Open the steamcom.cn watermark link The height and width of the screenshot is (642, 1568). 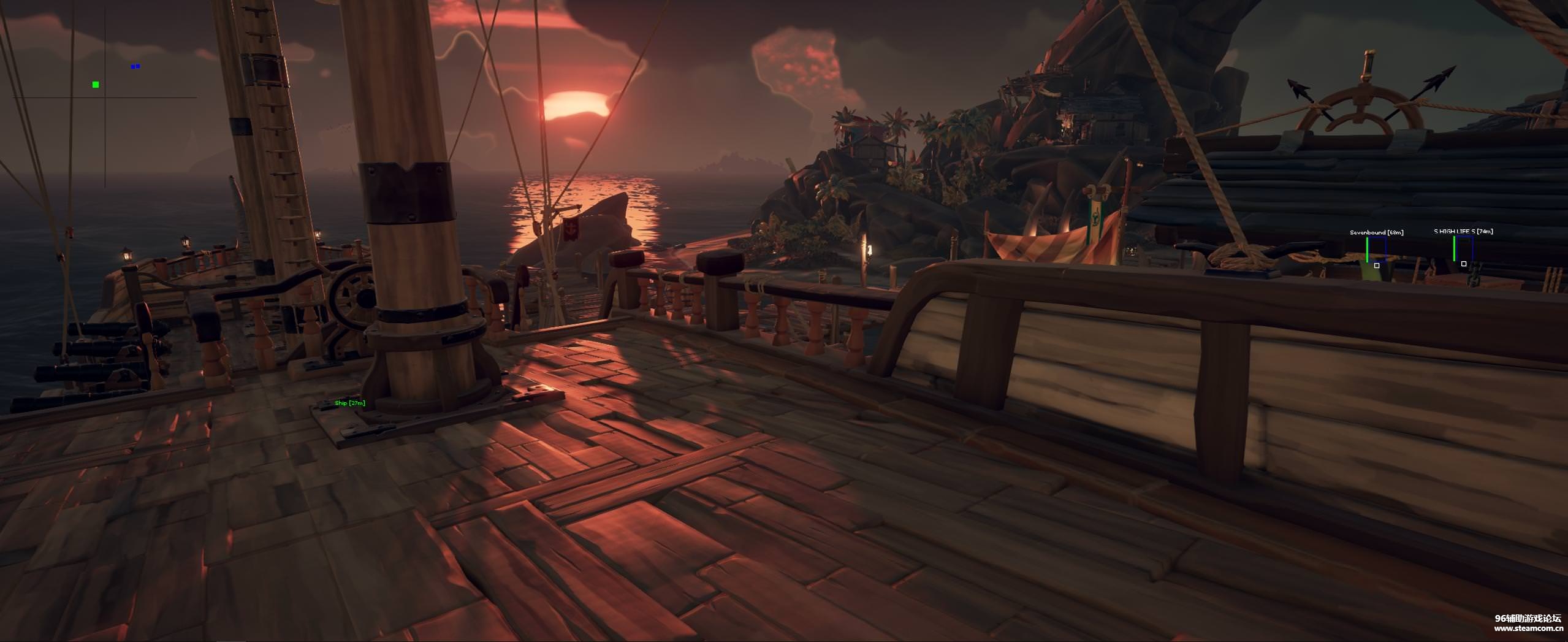(x=1526, y=628)
